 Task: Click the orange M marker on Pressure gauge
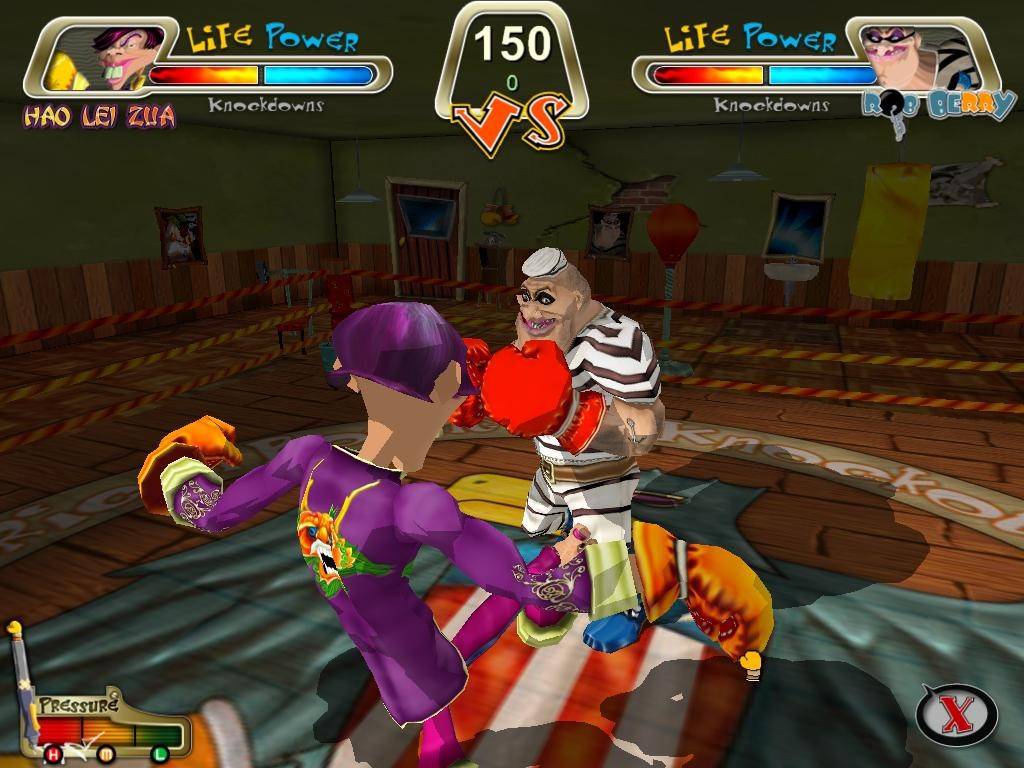[x=106, y=753]
